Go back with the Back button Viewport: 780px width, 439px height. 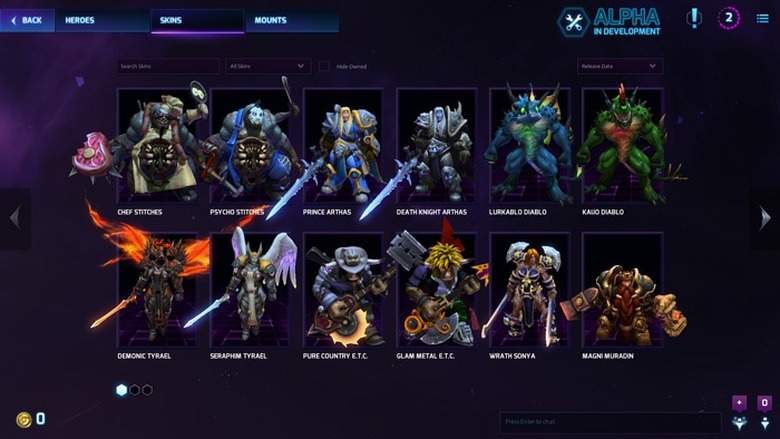27,20
